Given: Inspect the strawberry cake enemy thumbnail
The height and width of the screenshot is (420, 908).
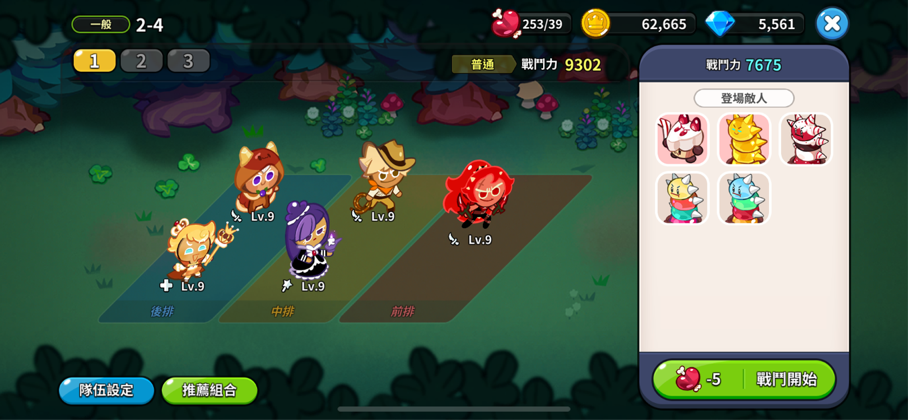Looking at the screenshot, I should pos(682,139).
